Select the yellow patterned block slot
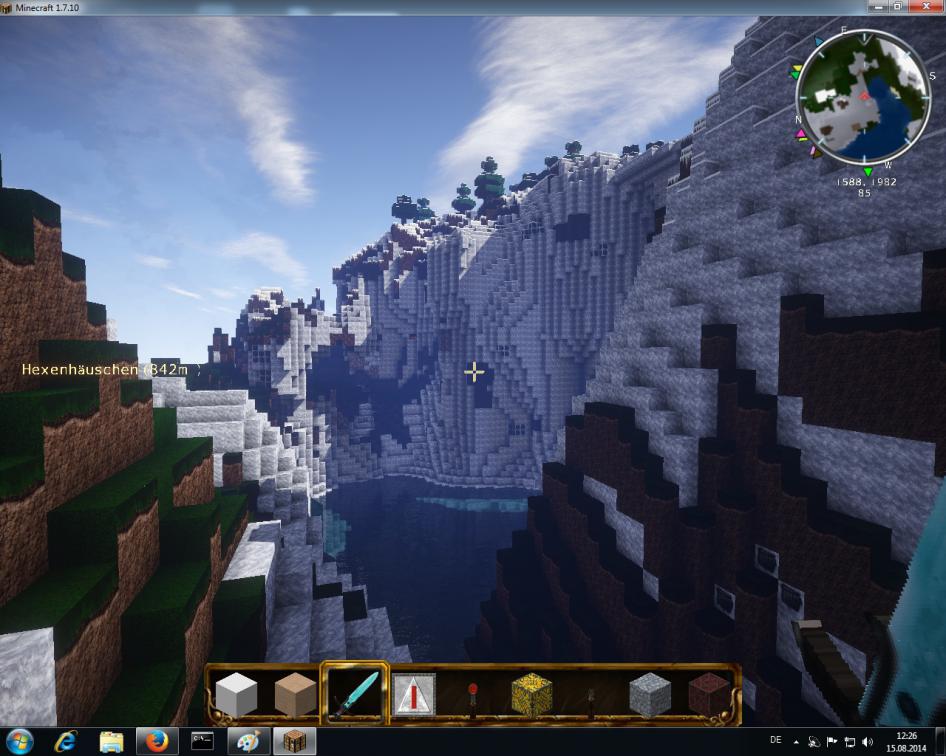 531,694
